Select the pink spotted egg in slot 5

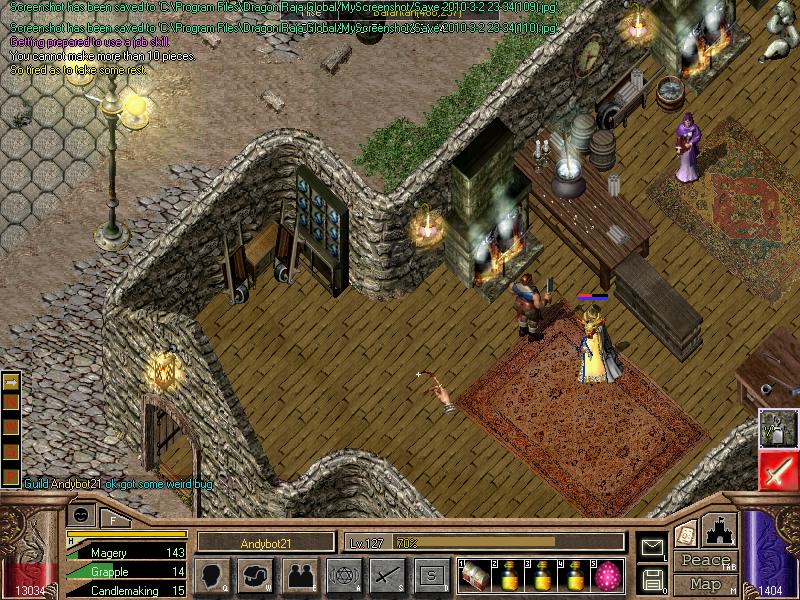(x=607, y=575)
